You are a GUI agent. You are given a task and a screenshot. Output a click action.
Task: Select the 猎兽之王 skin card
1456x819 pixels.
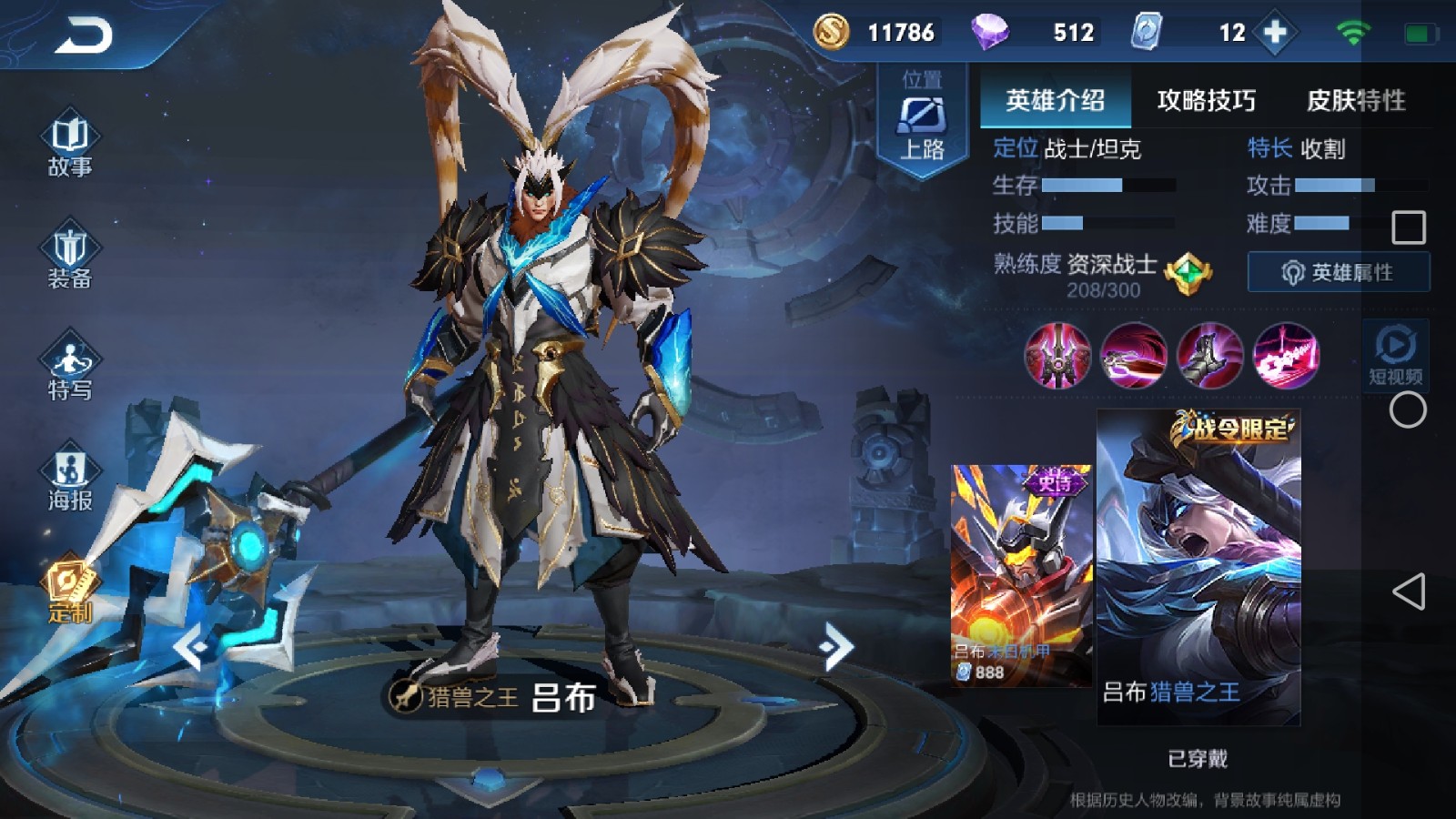pos(1198,569)
